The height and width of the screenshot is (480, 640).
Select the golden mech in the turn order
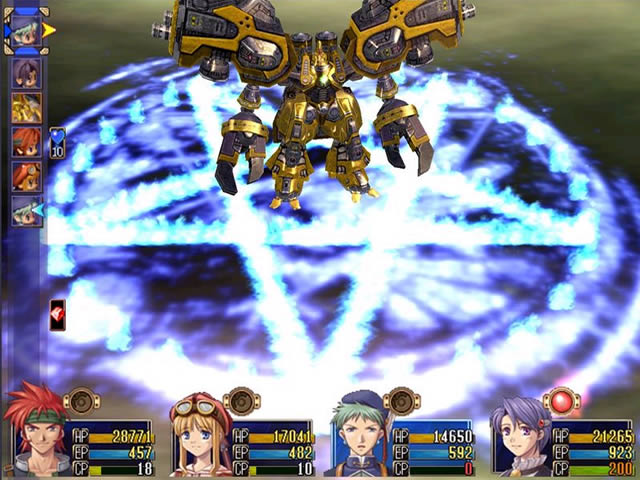27,108
